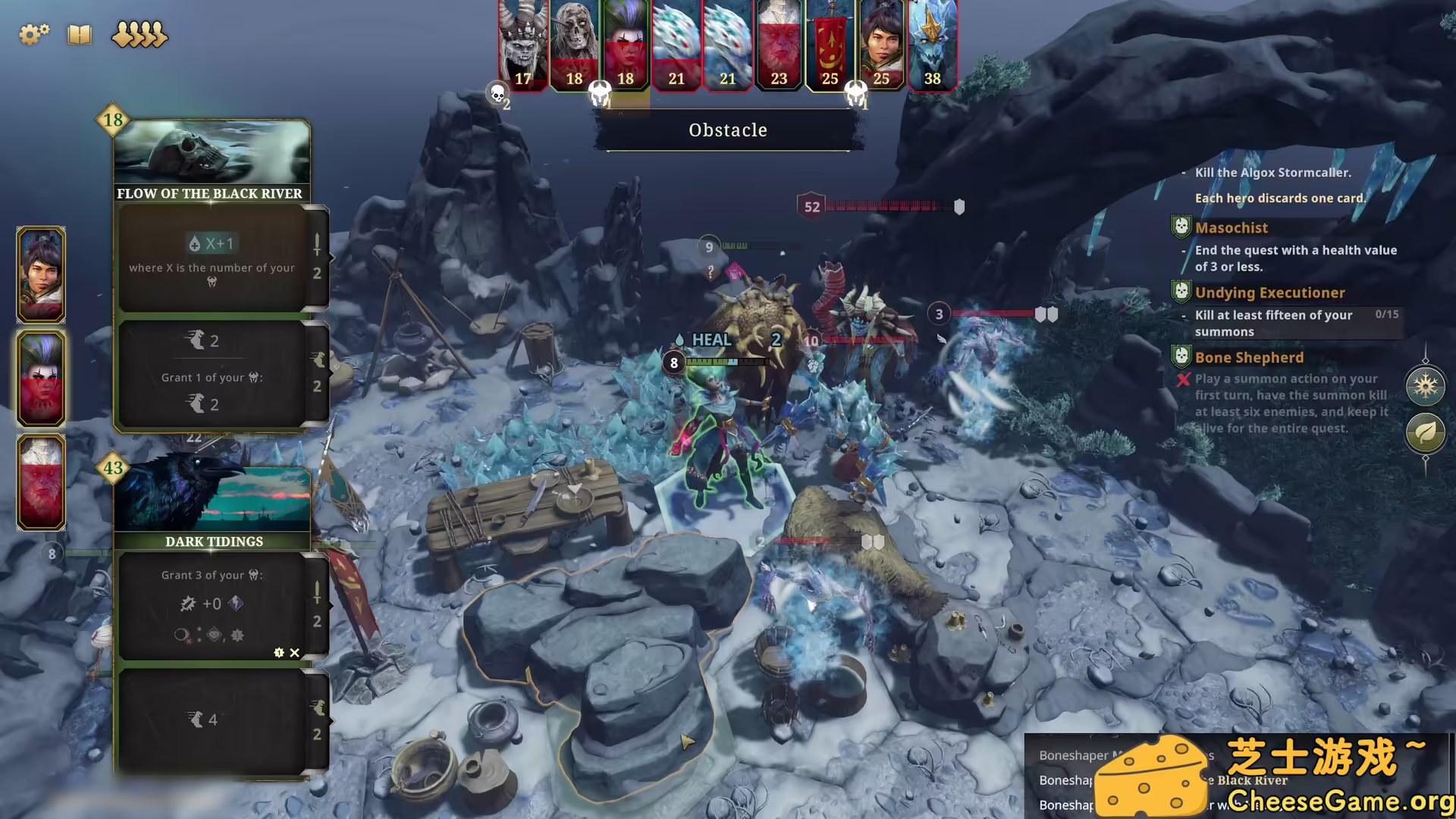Click the party figures icon
This screenshot has height=819, width=1456.
[140, 34]
